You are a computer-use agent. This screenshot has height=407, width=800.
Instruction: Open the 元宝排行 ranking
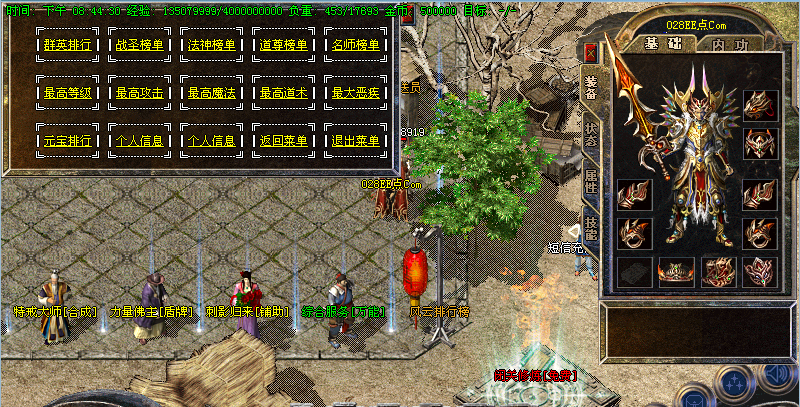tap(68, 141)
